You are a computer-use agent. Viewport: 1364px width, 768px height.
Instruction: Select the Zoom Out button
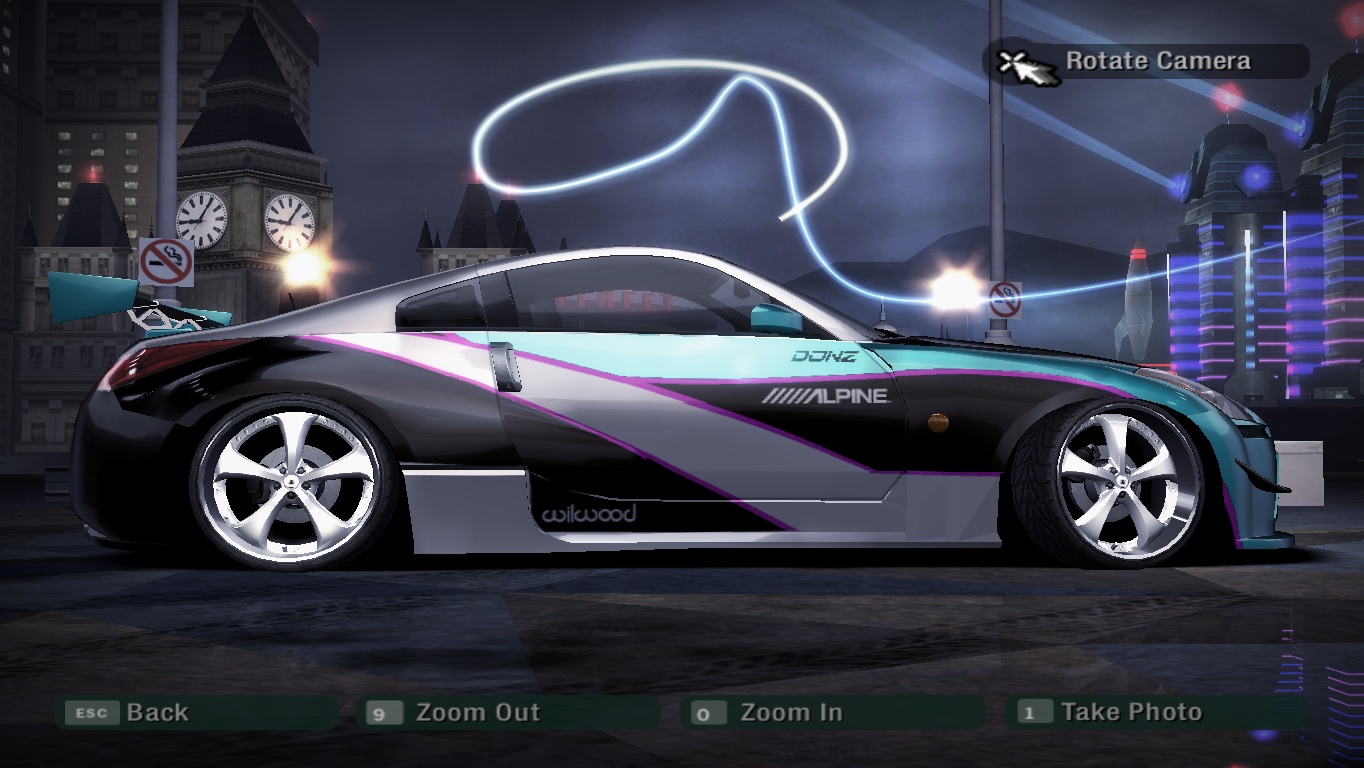476,713
